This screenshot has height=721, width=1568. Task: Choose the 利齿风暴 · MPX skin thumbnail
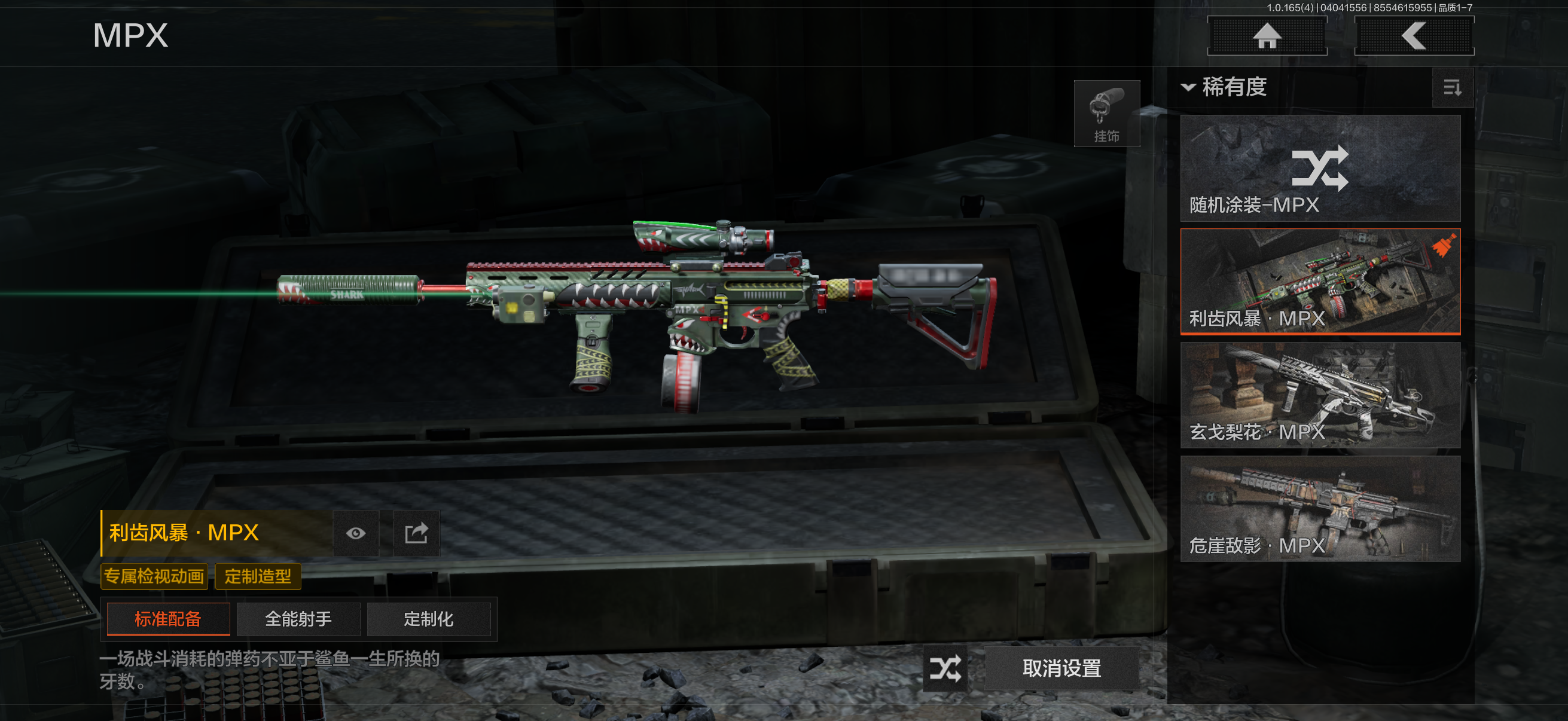point(1320,281)
